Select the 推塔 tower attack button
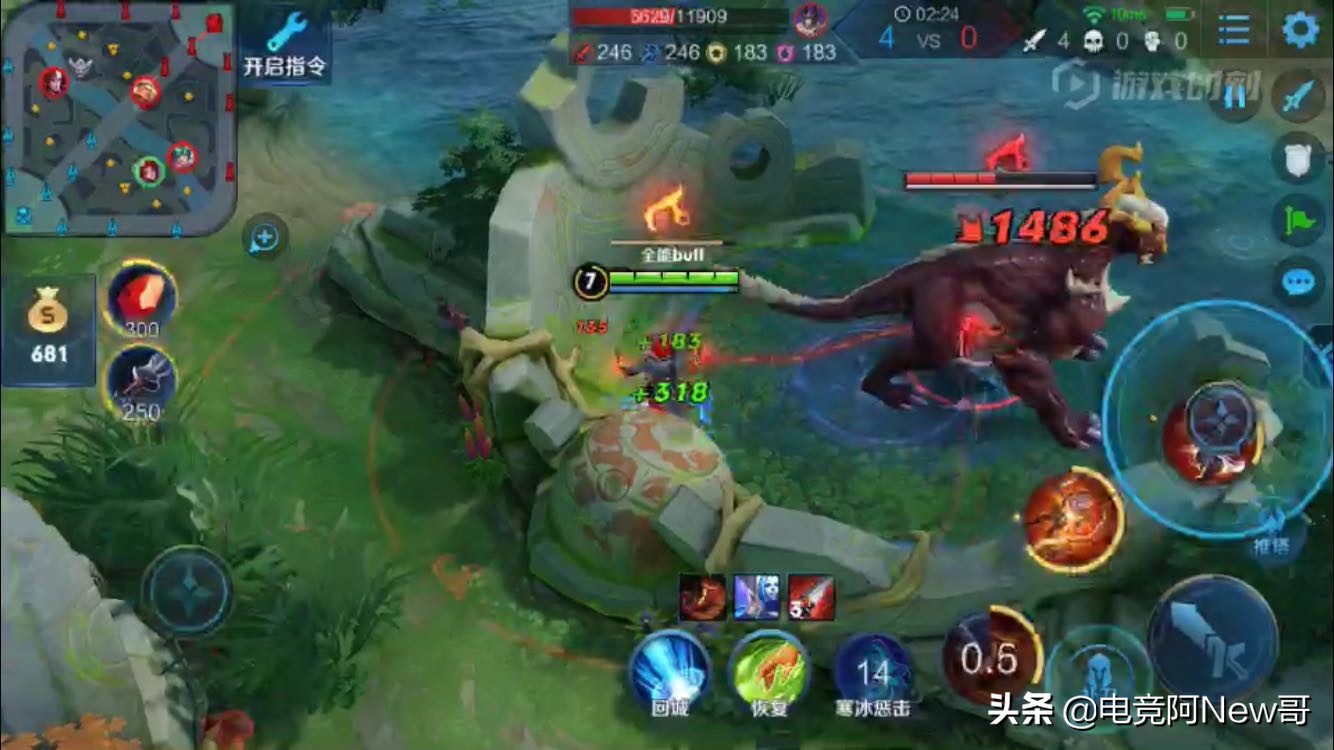This screenshot has height=750, width=1334. (1273, 528)
